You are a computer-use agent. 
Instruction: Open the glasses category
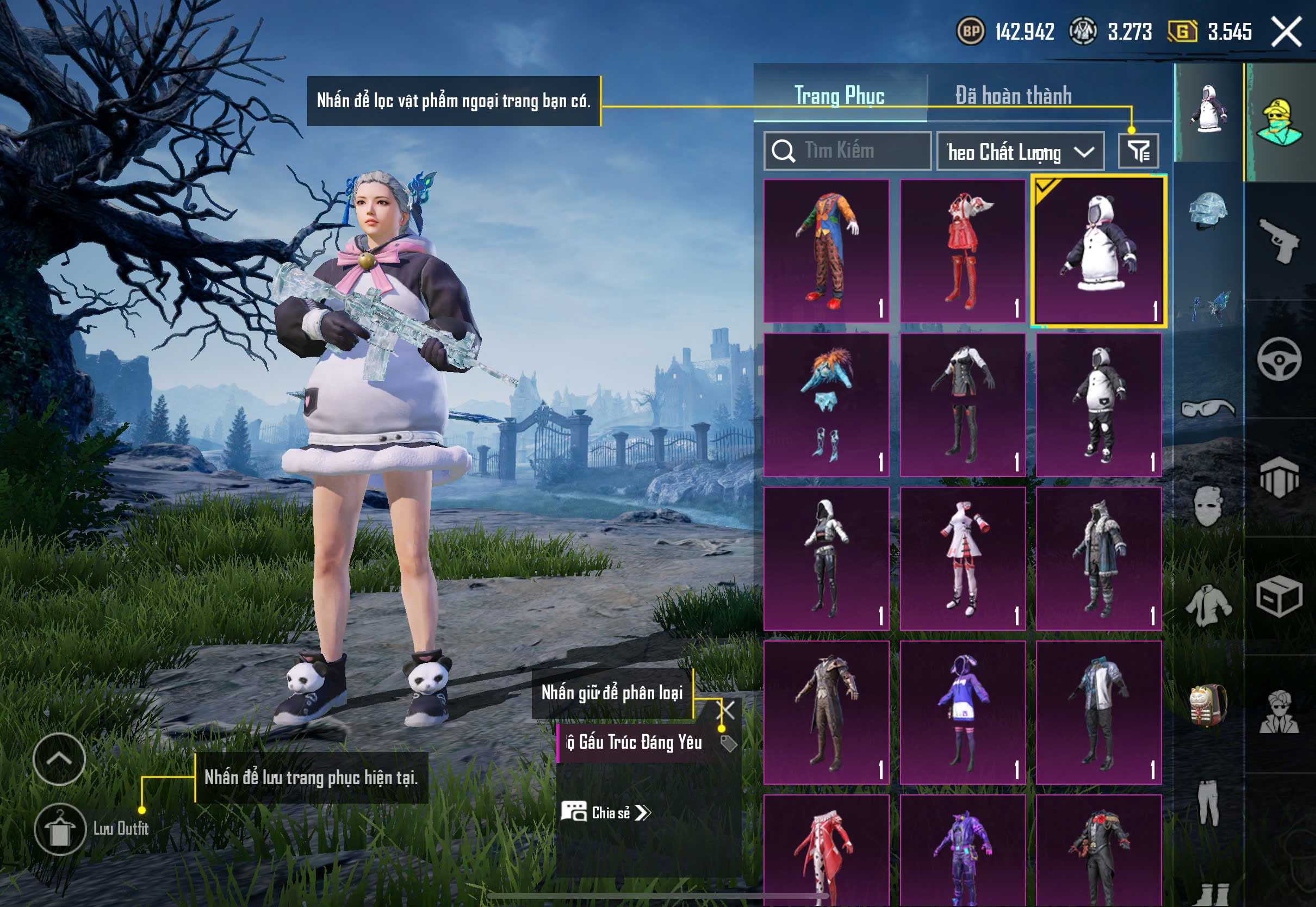tap(1208, 408)
